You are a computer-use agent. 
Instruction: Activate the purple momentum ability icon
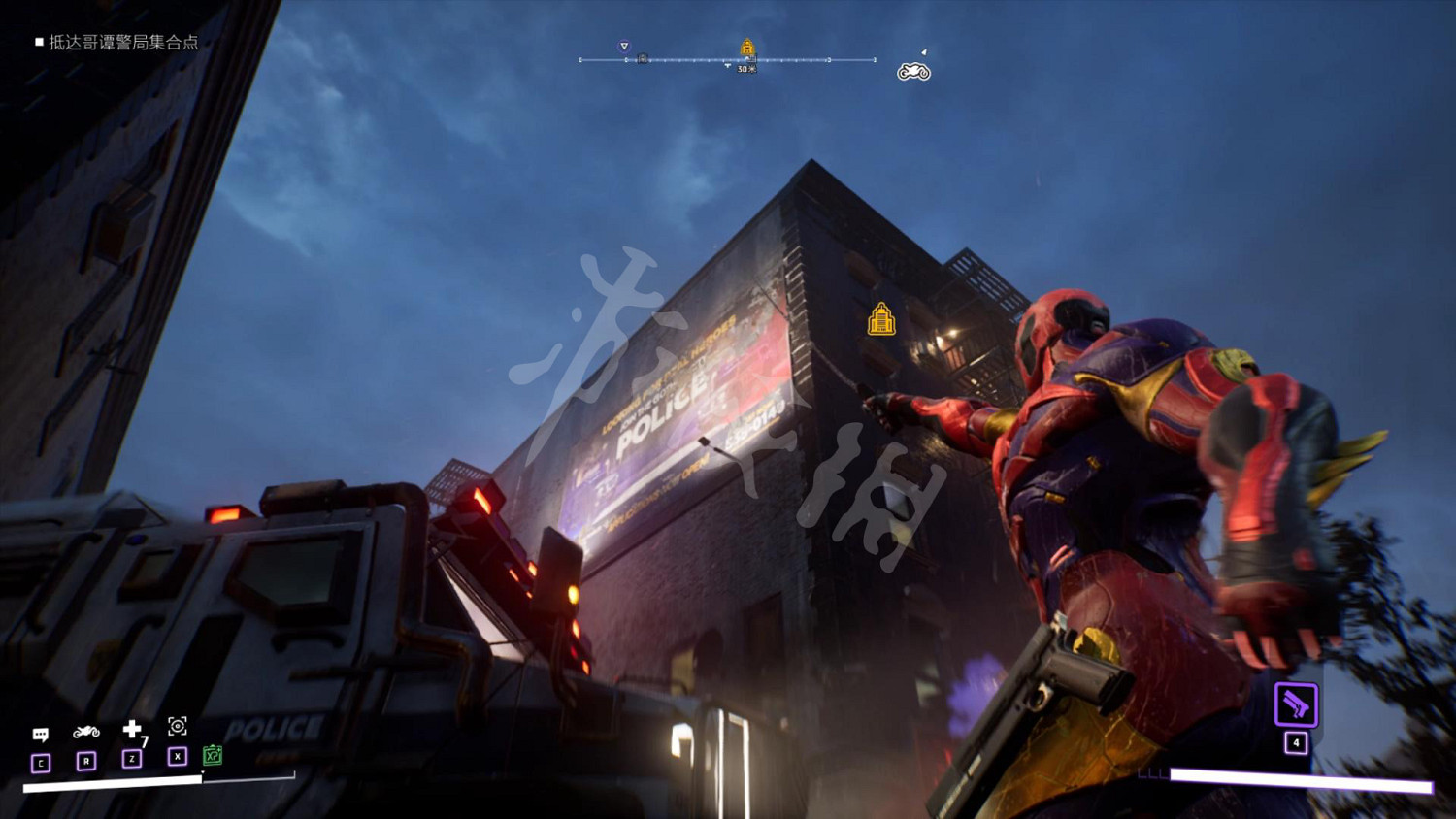pos(1296,704)
